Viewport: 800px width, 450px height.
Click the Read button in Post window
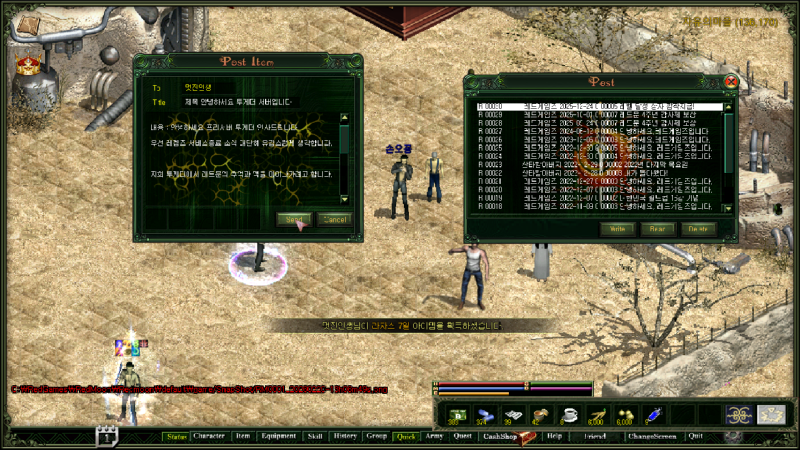point(657,229)
